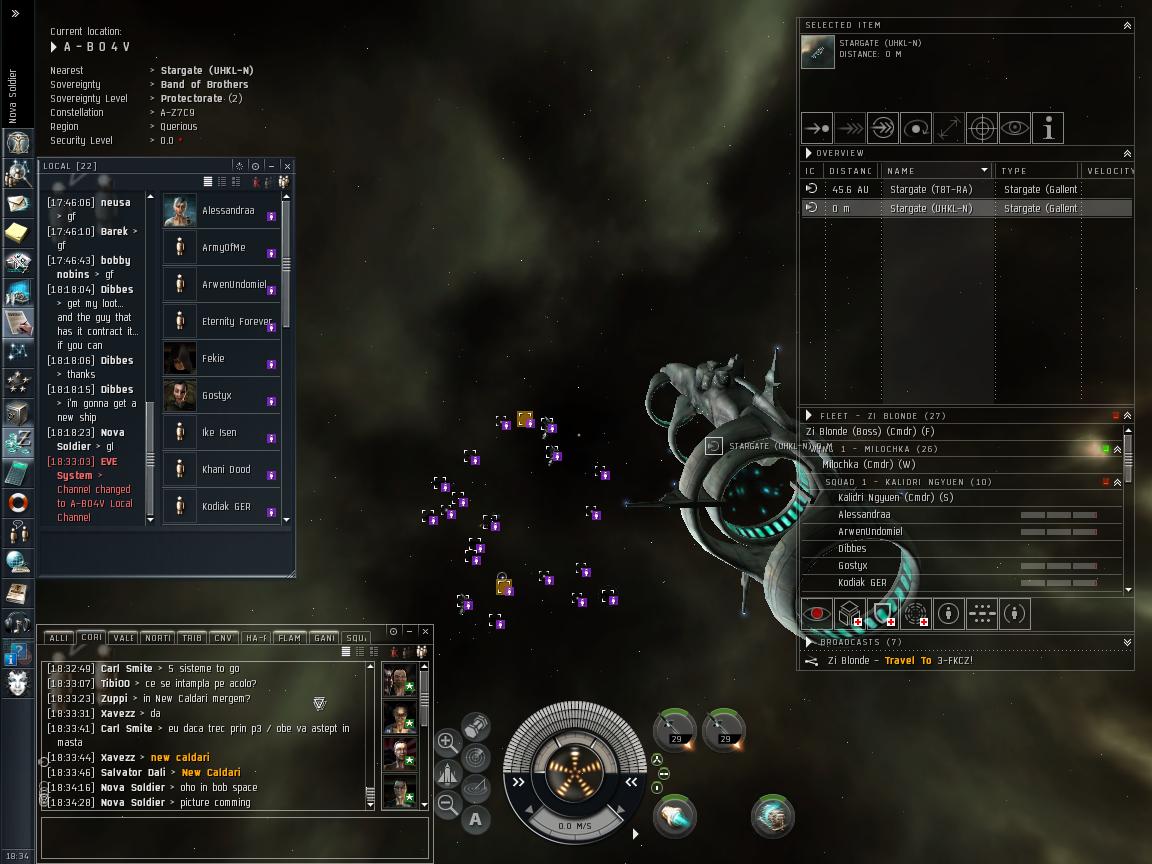Orbit the selected stargate

(916, 128)
